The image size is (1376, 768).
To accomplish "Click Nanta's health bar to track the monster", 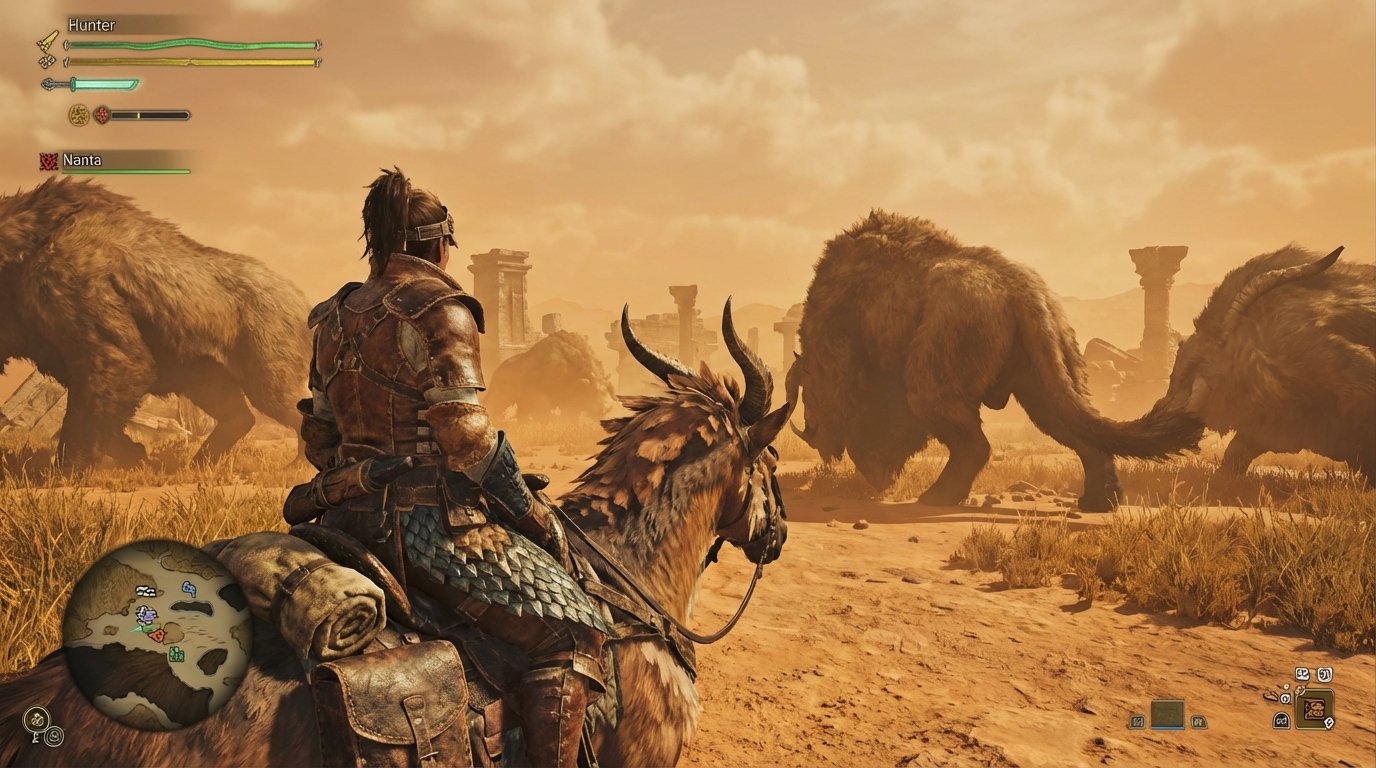I will 125,171.
